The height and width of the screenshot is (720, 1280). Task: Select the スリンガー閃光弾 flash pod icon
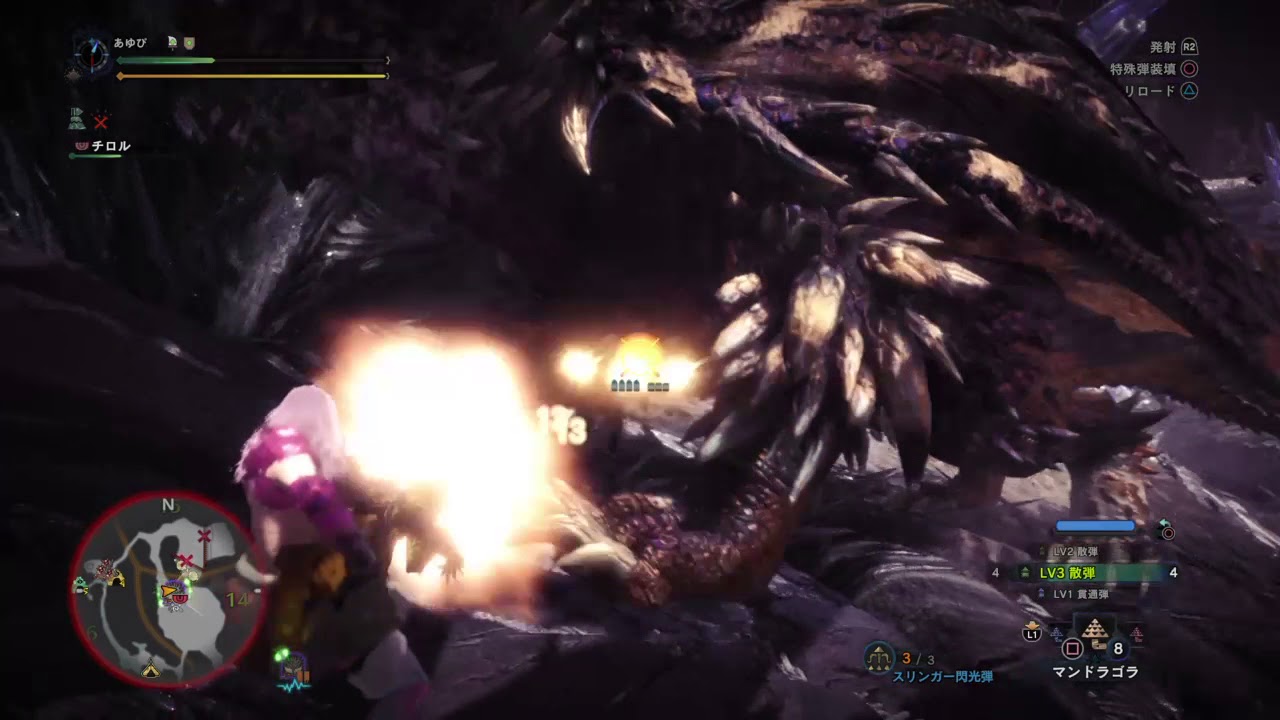tap(877, 658)
